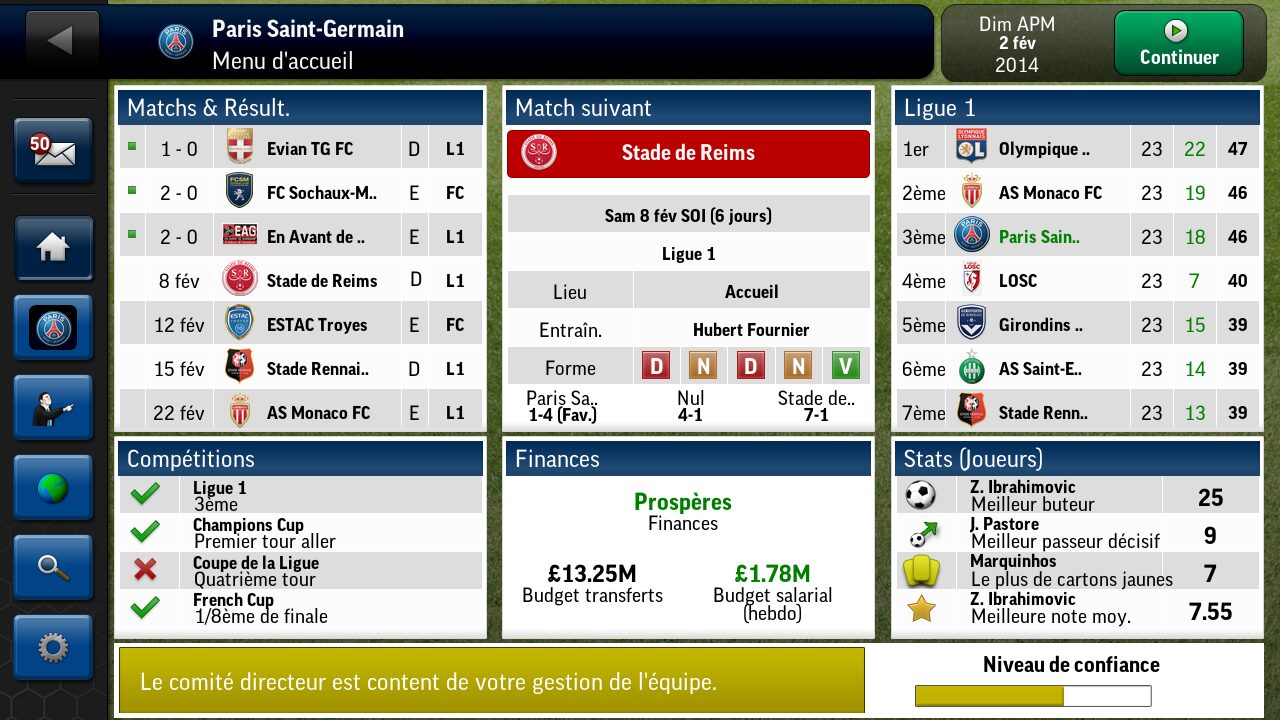Click the green Continuer button
The height and width of the screenshot is (720, 1280).
[x=1178, y=43]
